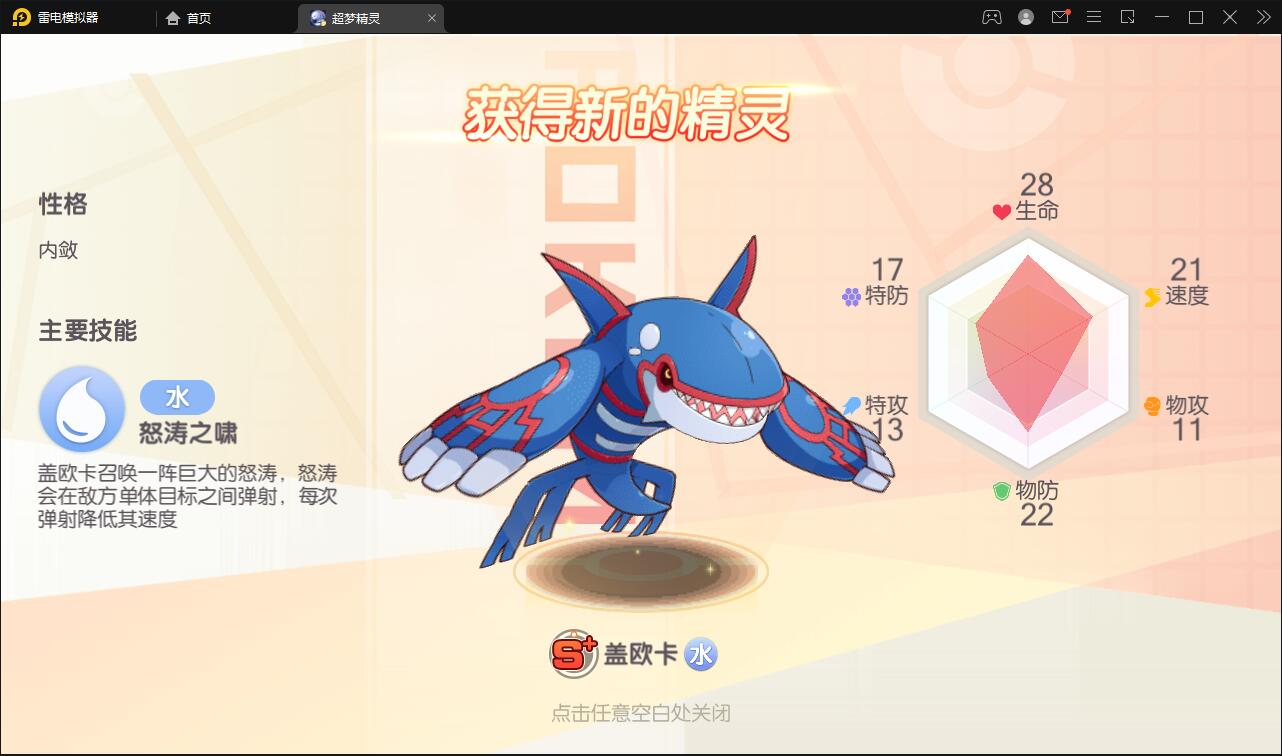Open the game controller icon in titlebar

990,17
